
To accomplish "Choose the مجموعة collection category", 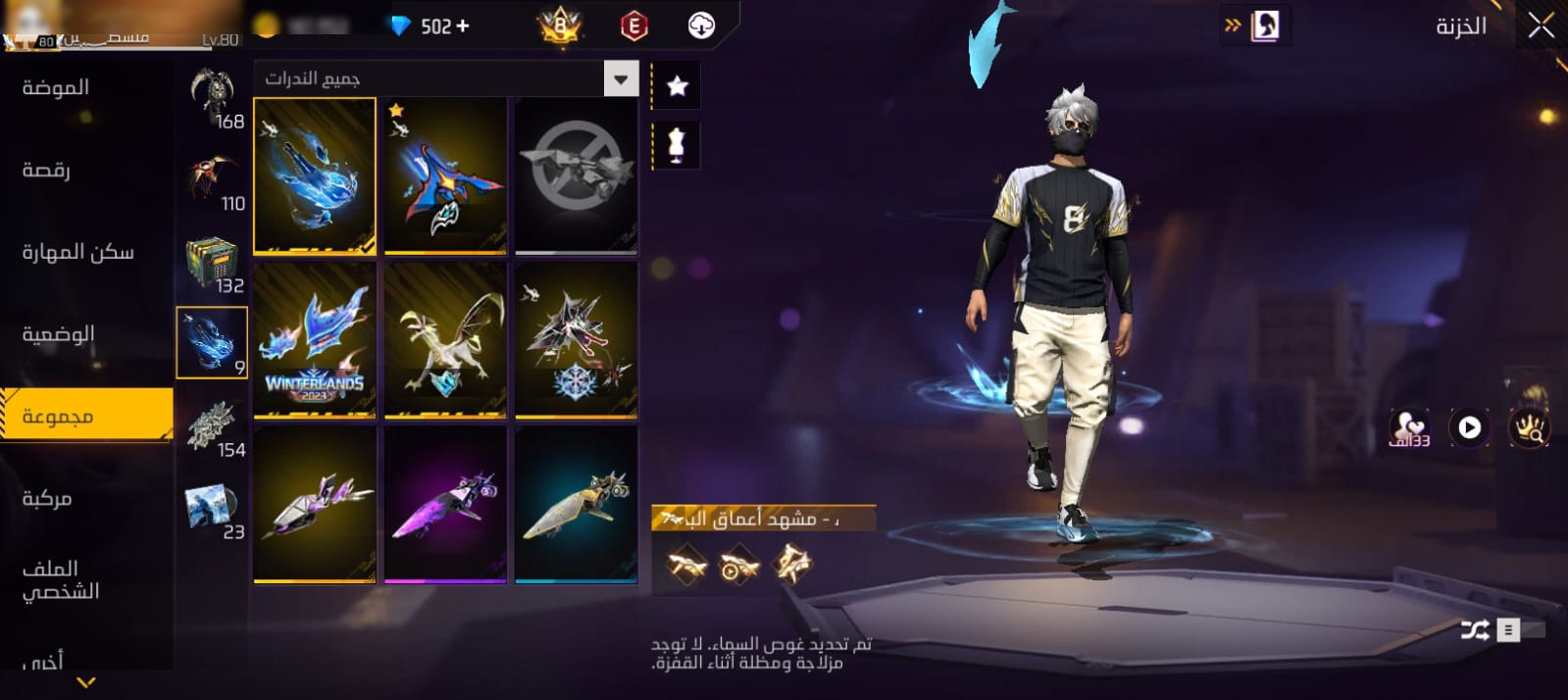I will pyautogui.click(x=59, y=417).
